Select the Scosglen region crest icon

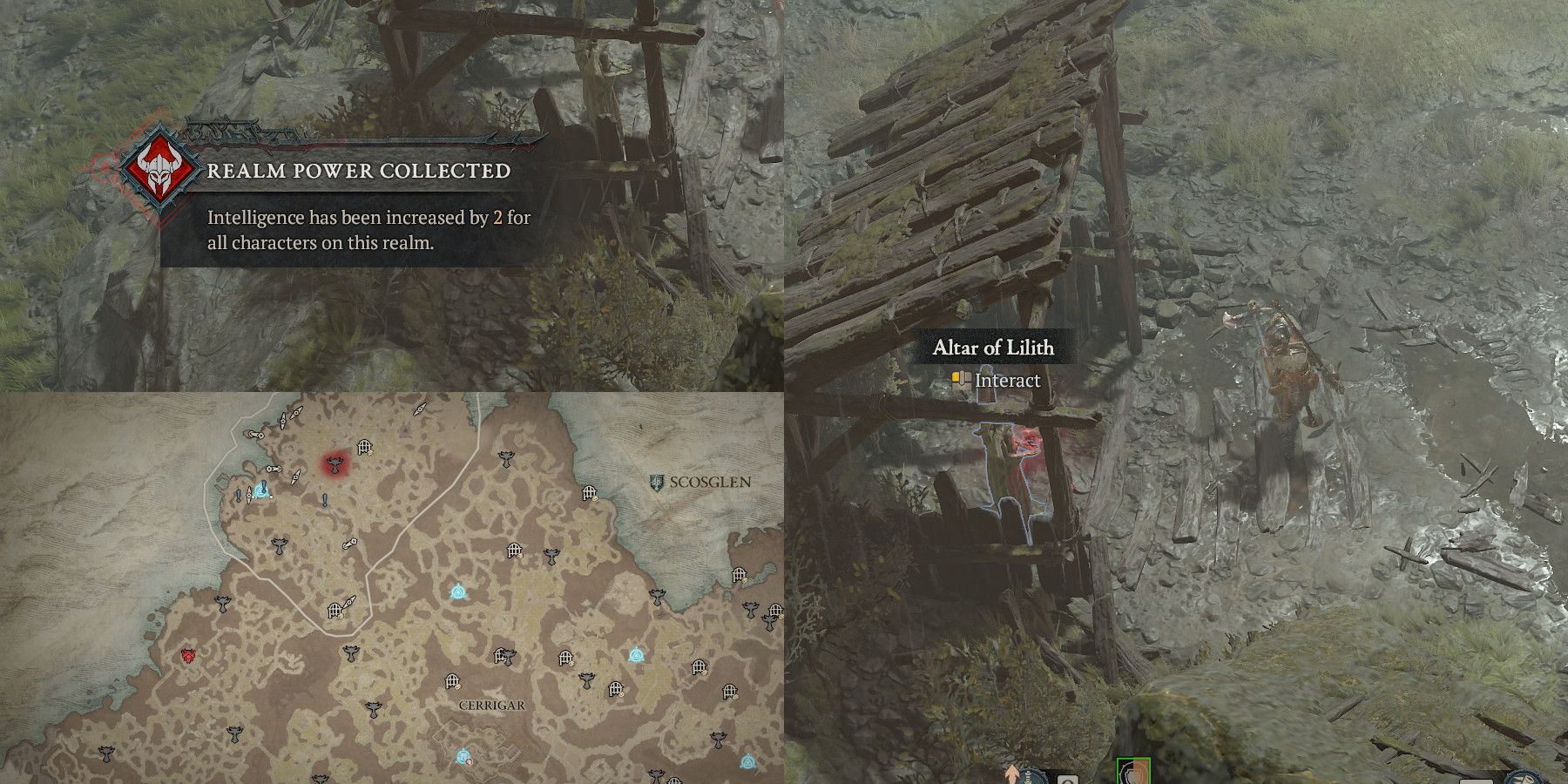tap(657, 481)
